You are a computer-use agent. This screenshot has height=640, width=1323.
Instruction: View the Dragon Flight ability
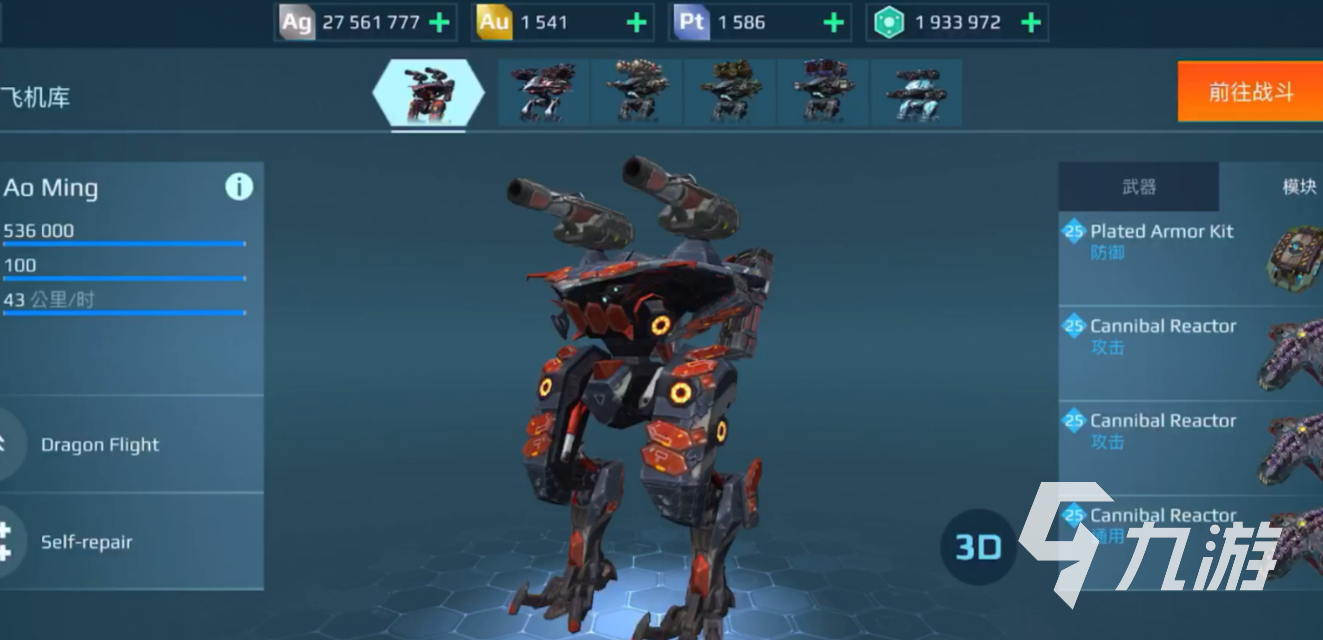100,445
